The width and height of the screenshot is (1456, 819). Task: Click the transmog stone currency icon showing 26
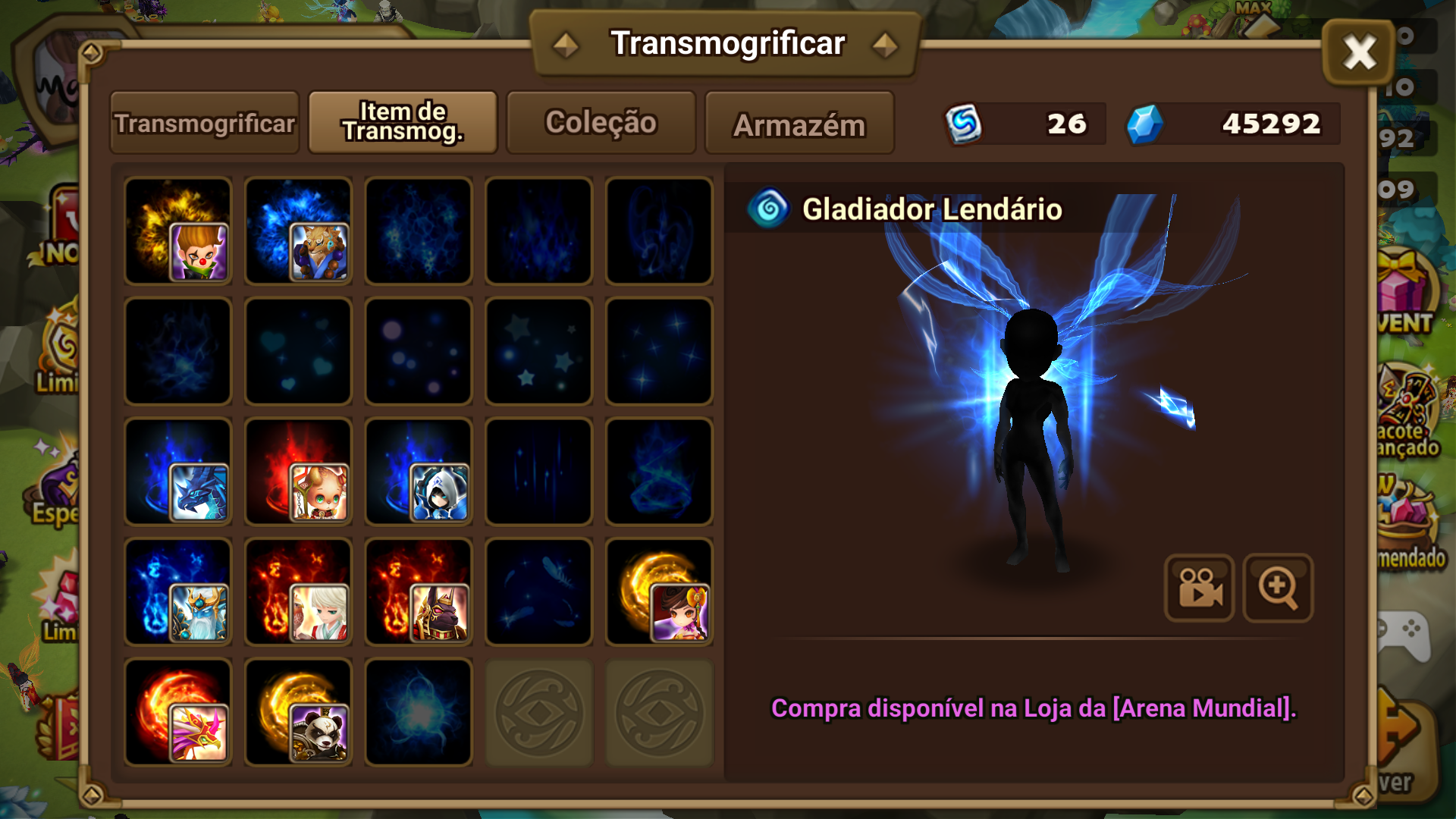coord(965,123)
